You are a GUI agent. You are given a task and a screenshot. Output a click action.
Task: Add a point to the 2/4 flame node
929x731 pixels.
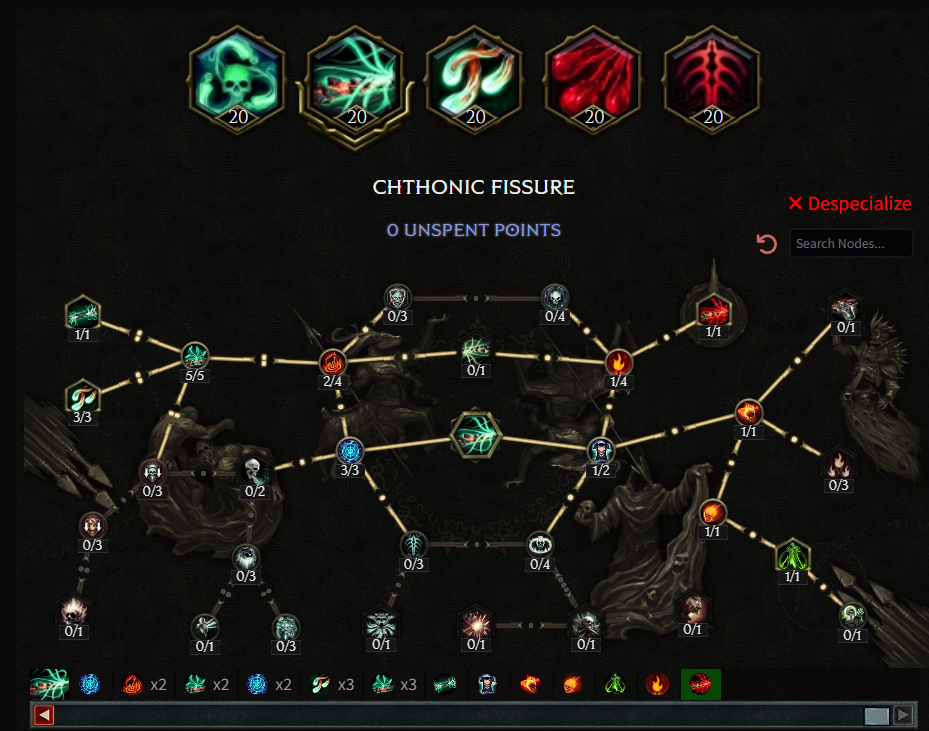pos(332,362)
